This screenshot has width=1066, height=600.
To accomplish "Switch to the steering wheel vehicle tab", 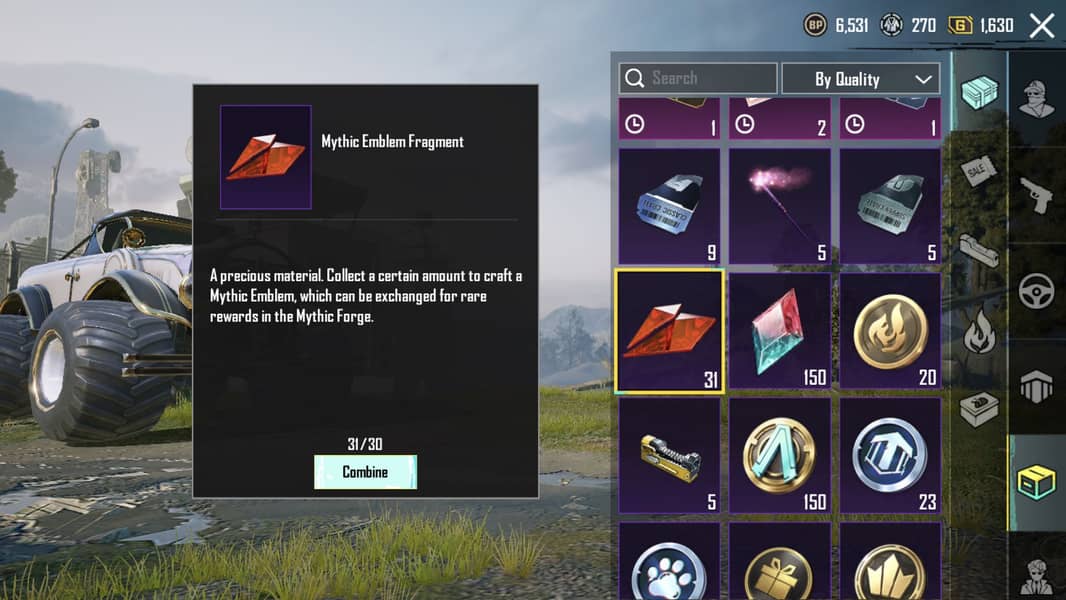I will (x=1037, y=291).
